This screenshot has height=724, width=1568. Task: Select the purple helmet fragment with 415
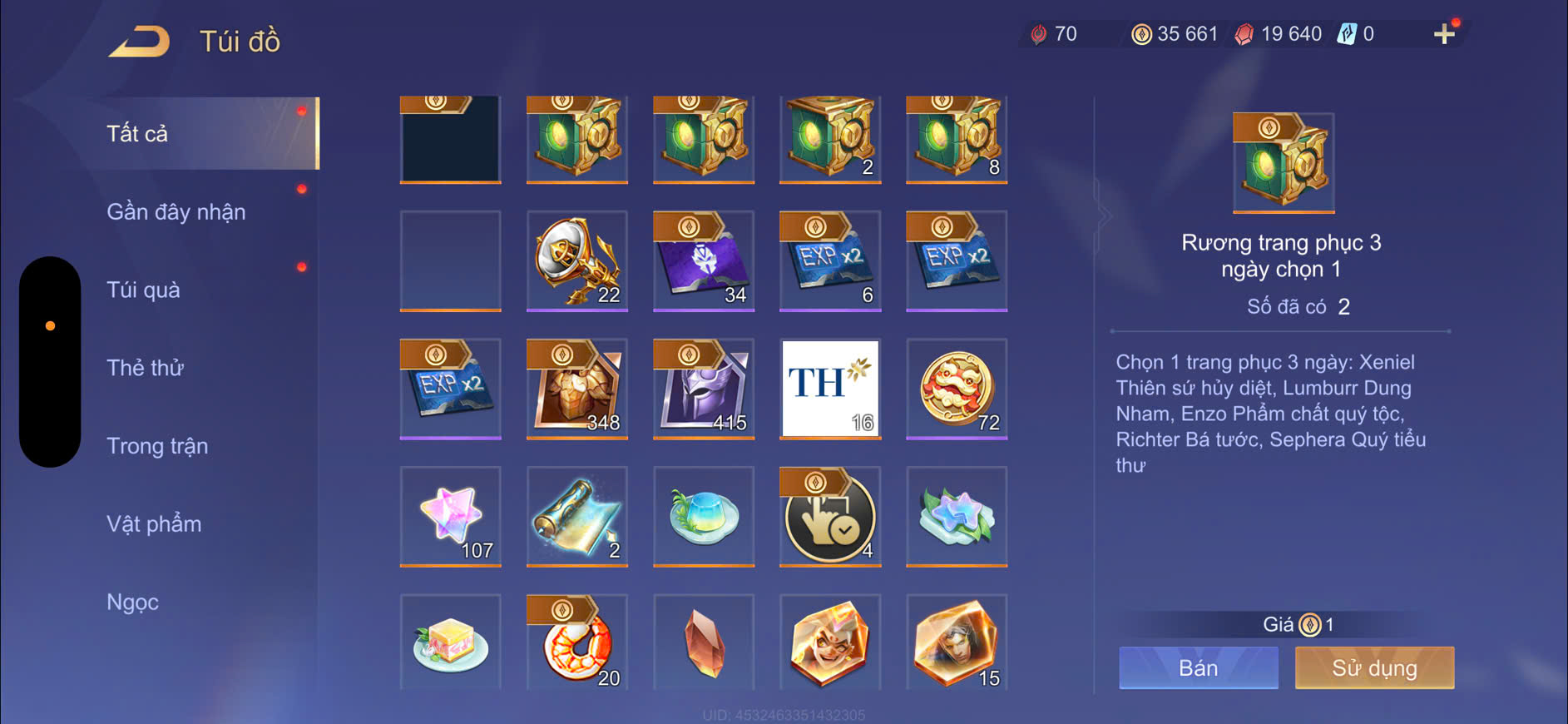coord(704,388)
